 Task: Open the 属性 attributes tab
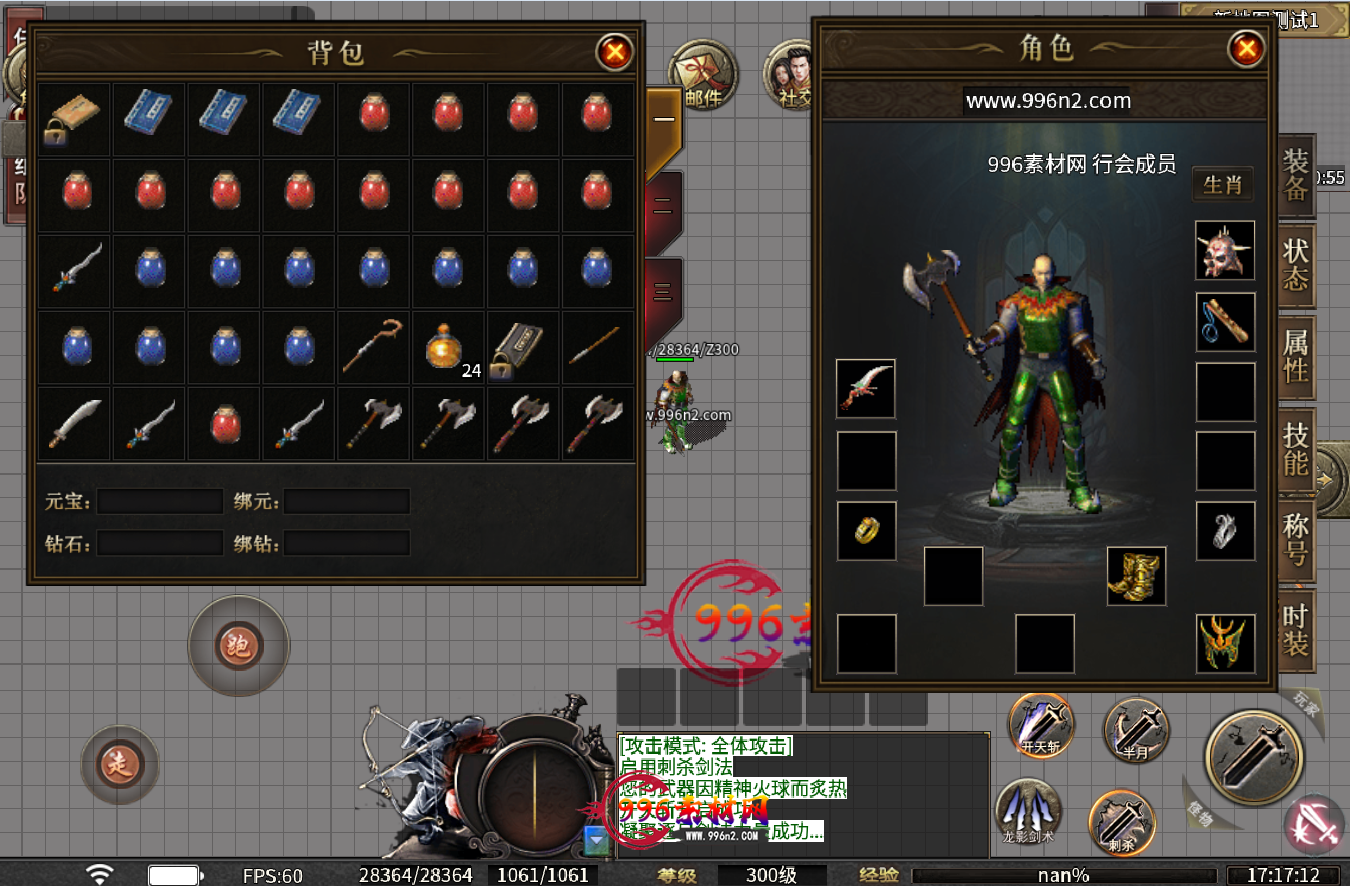[1295, 356]
